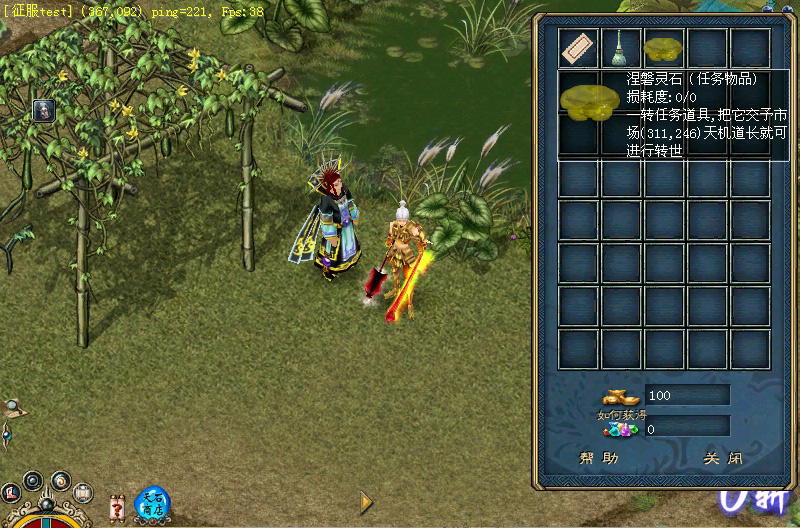
Task: Click the orange swirl round icon
Action: 60,480
